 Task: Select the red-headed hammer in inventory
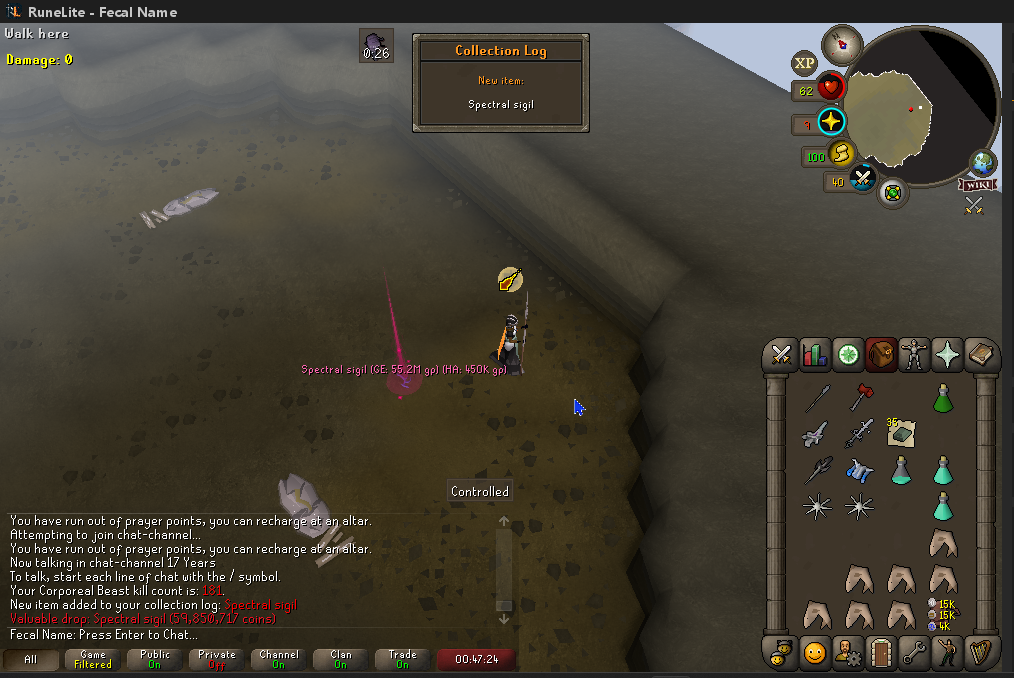click(859, 397)
